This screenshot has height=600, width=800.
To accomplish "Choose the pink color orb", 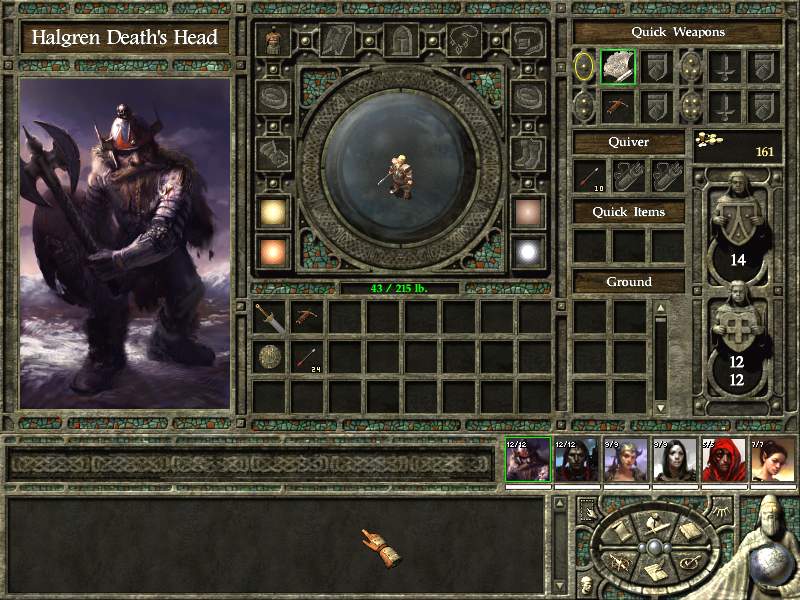I will 528,212.
